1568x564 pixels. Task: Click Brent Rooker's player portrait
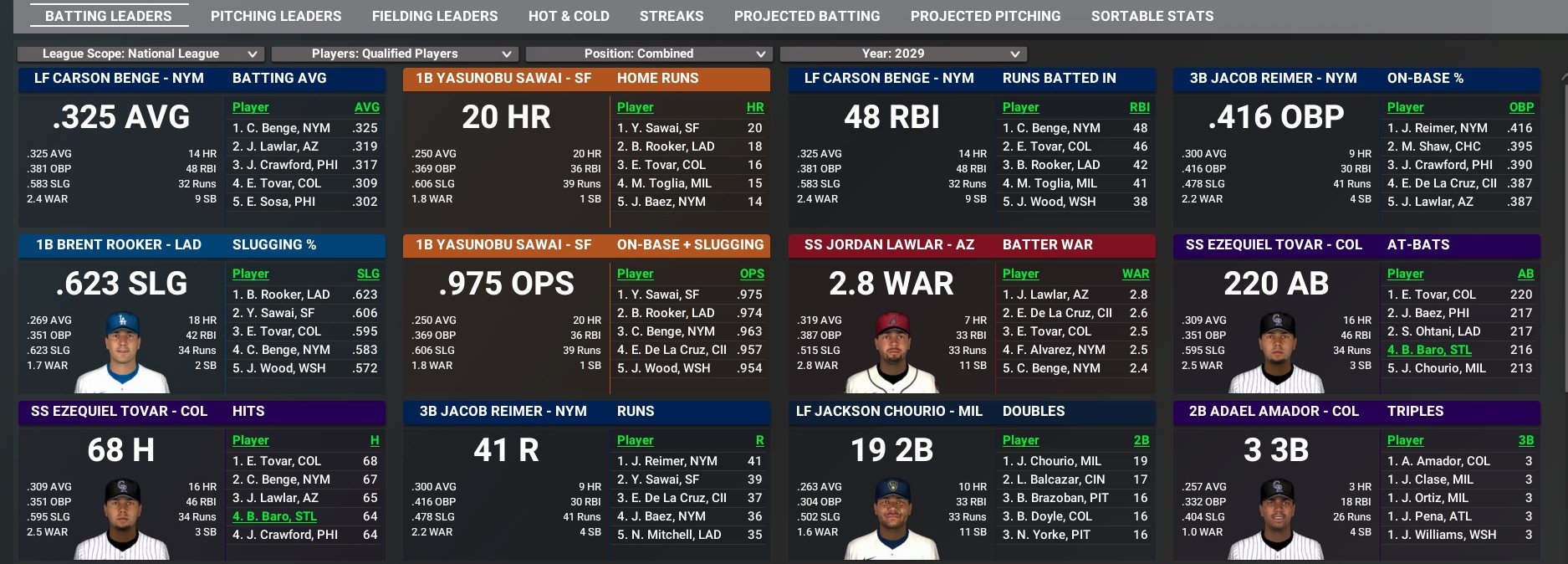tap(122, 352)
